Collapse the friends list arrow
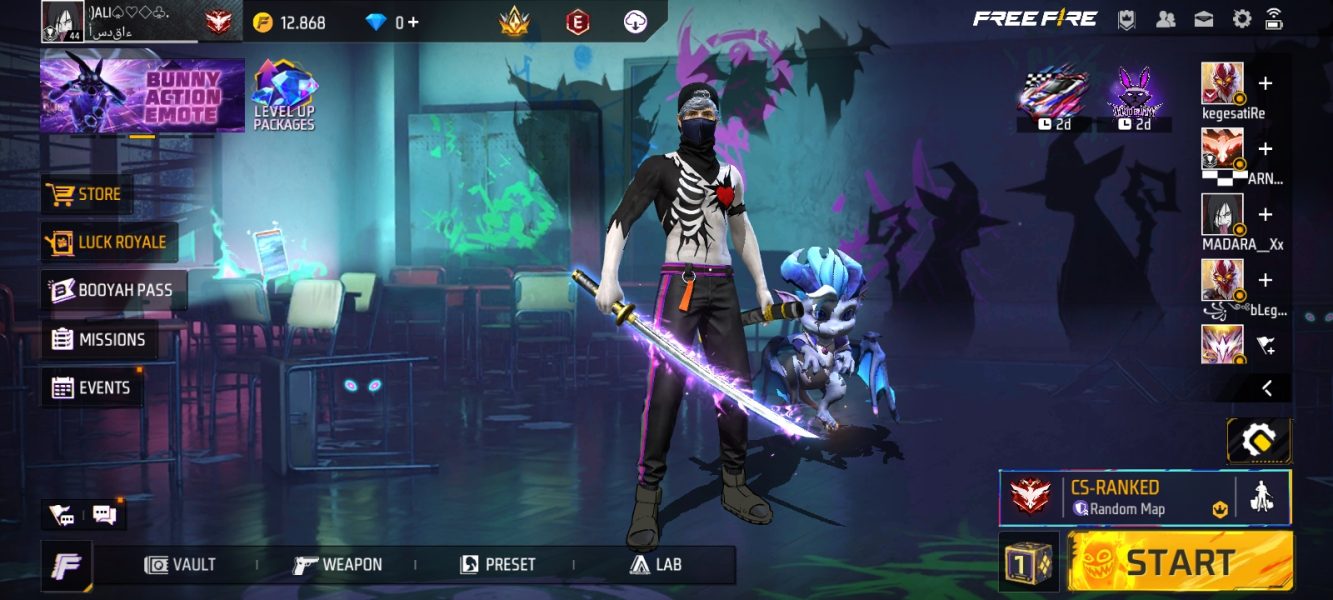The image size is (1333, 600). click(1266, 388)
